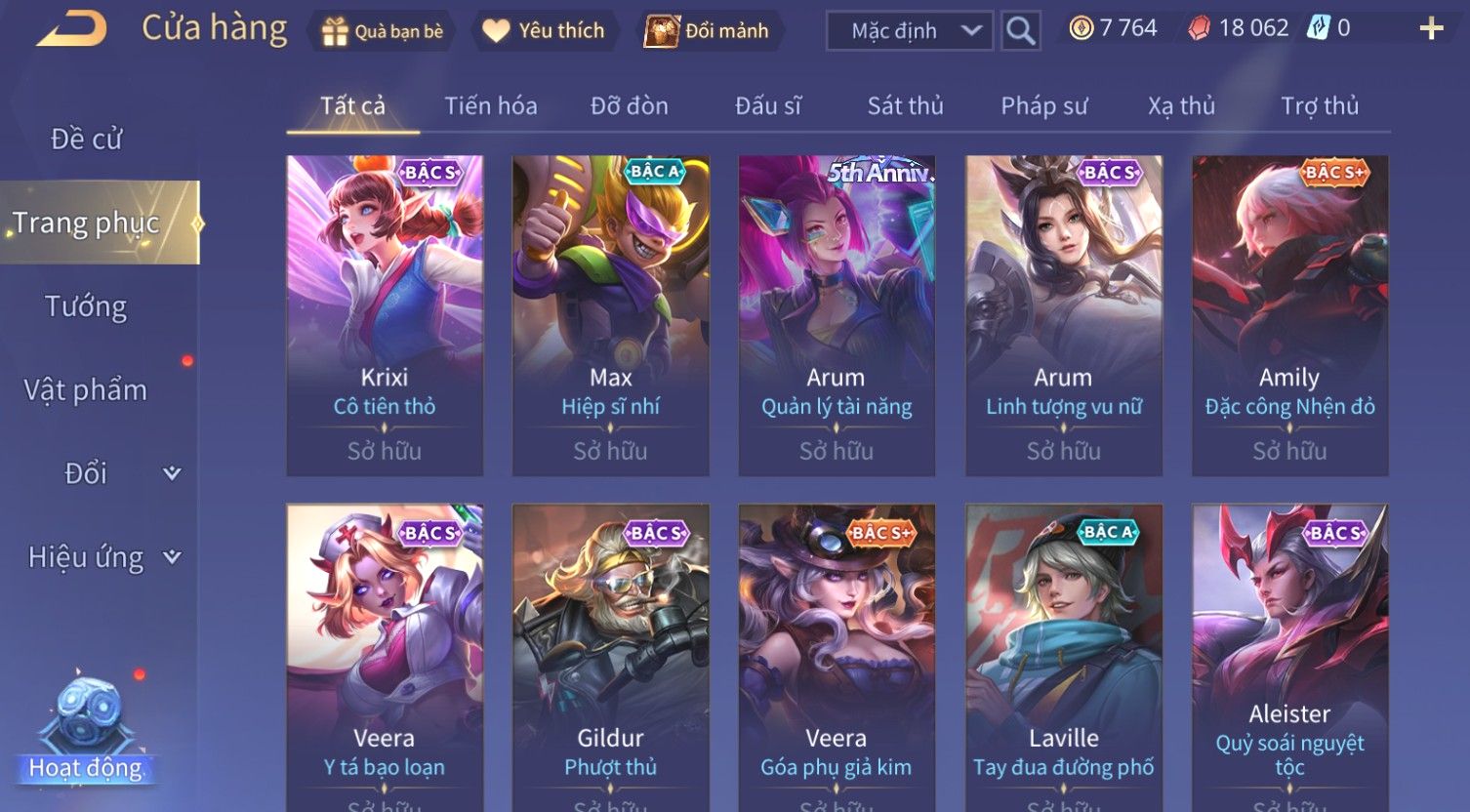Select the Sát thủ category tab
The height and width of the screenshot is (812, 1470).
905,105
